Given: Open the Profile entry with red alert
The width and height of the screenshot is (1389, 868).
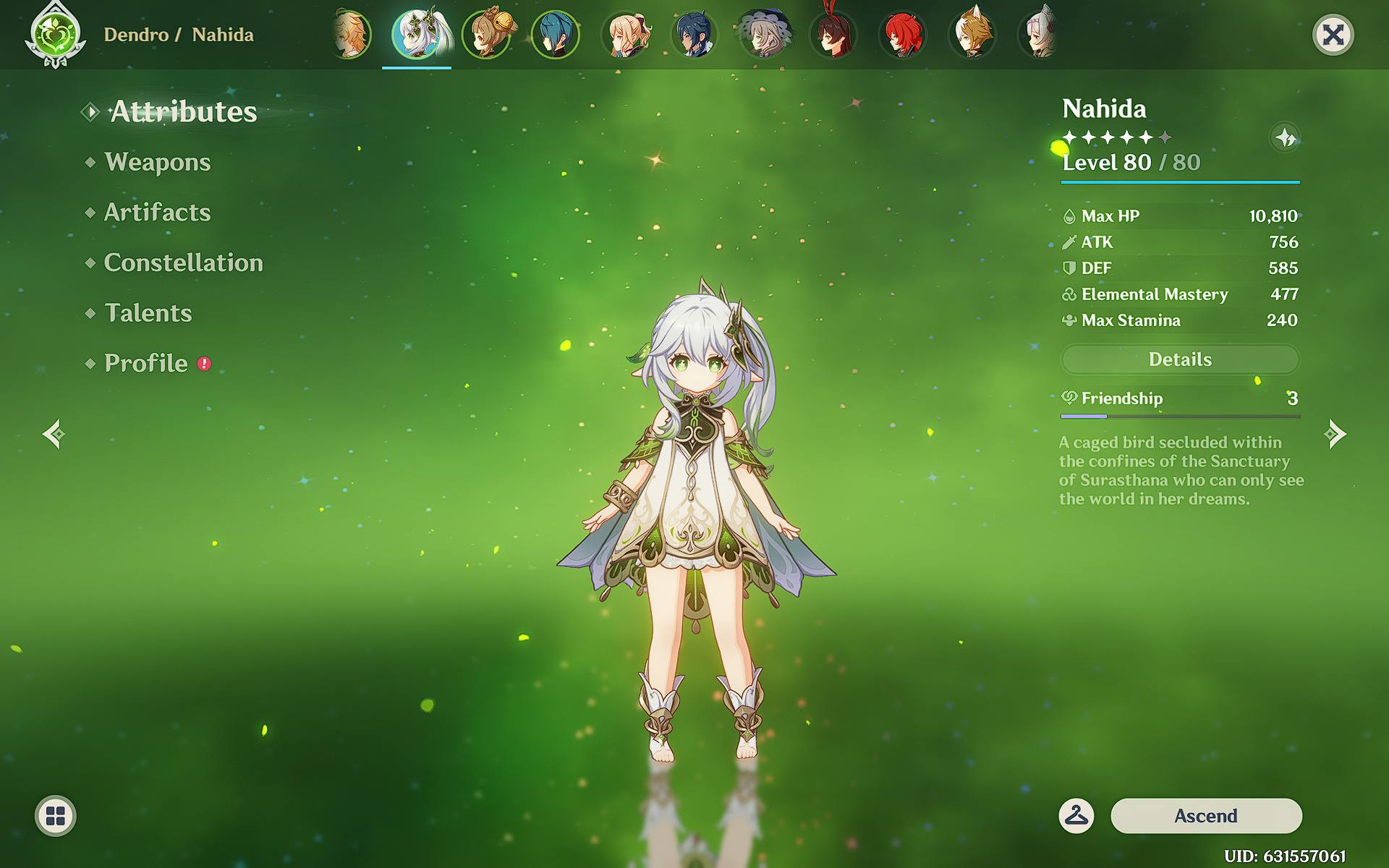Looking at the screenshot, I should 146,363.
